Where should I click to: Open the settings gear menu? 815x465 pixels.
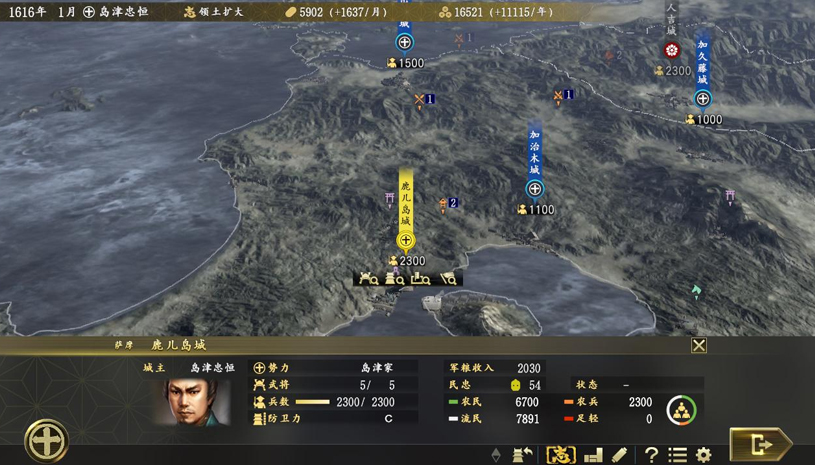coord(704,455)
